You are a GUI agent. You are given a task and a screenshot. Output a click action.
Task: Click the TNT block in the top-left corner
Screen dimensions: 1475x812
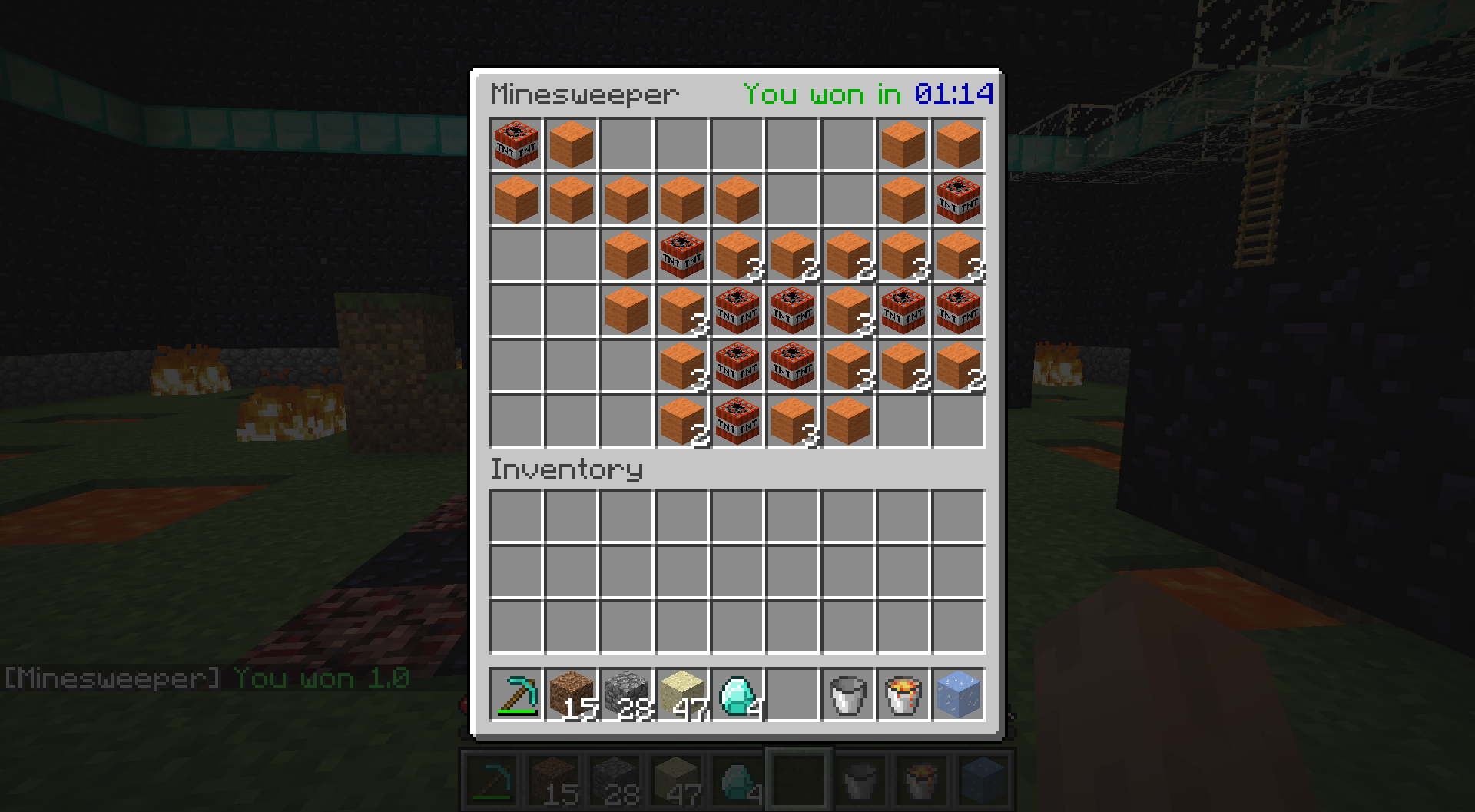pos(516,144)
